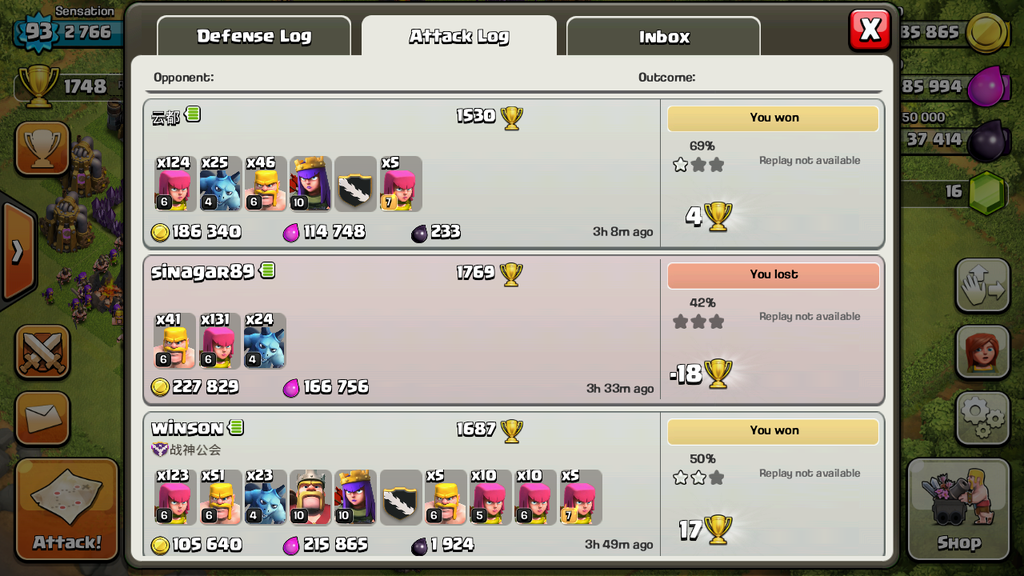Open the green gems counter
The image size is (1024, 576).
click(986, 191)
